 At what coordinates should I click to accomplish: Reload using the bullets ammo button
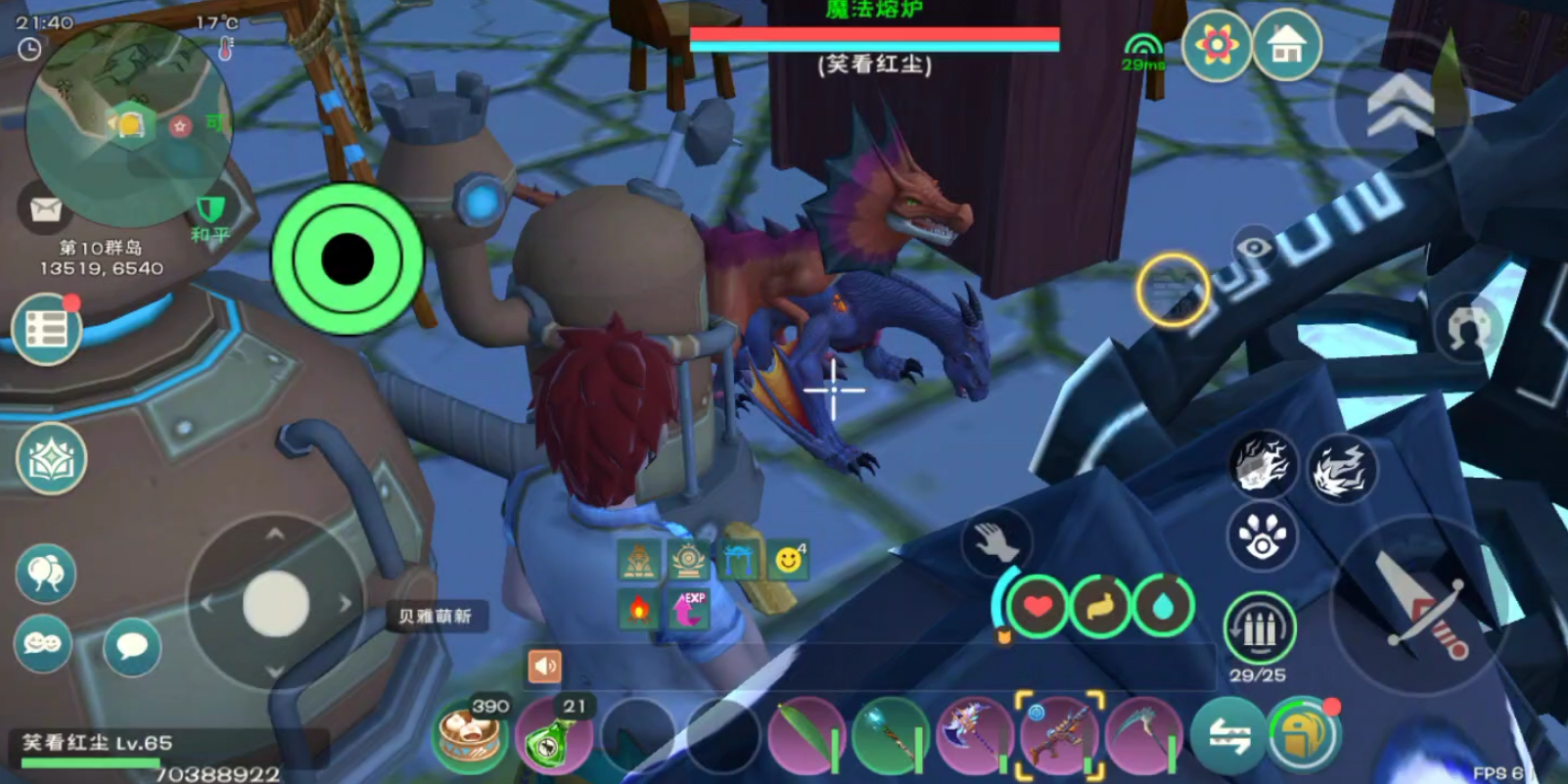coord(1260,628)
